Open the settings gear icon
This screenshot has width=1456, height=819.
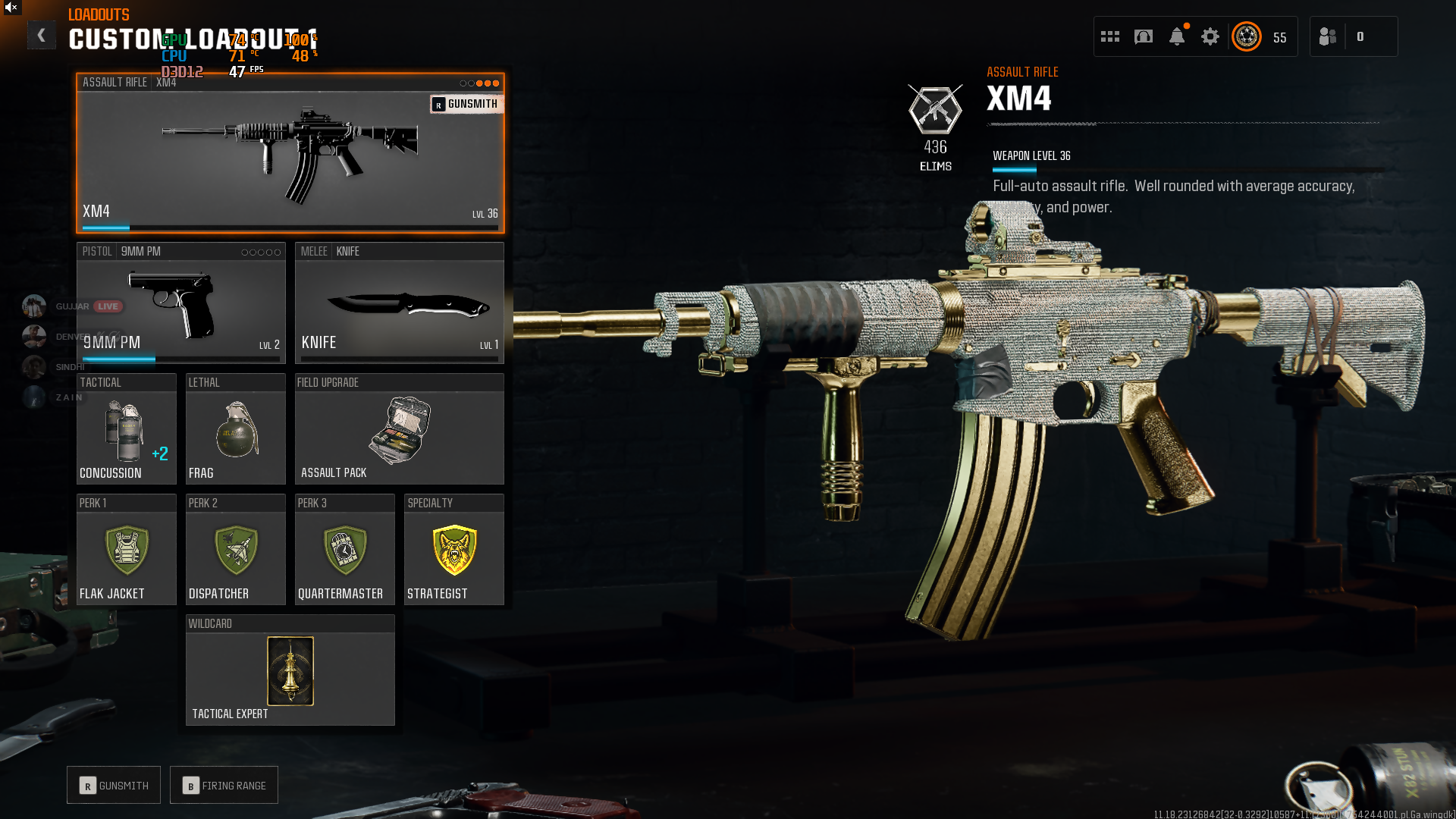[1210, 36]
